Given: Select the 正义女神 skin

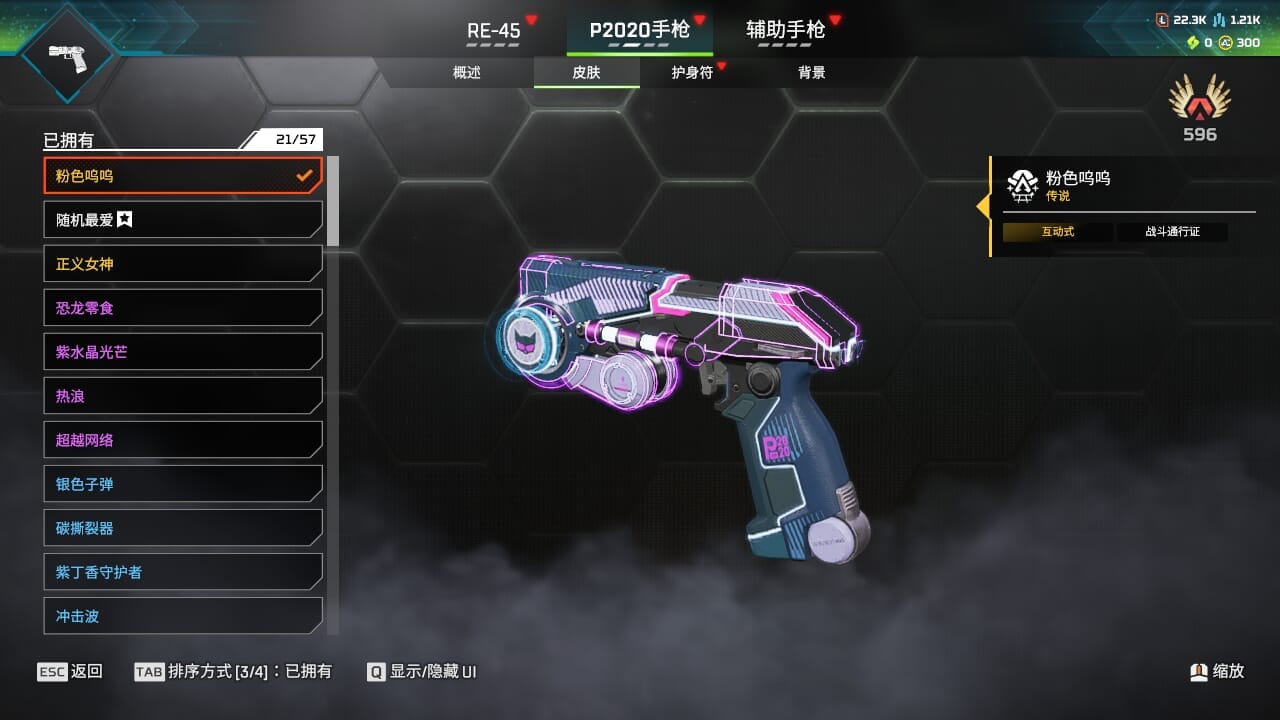Looking at the screenshot, I should tap(183, 264).
